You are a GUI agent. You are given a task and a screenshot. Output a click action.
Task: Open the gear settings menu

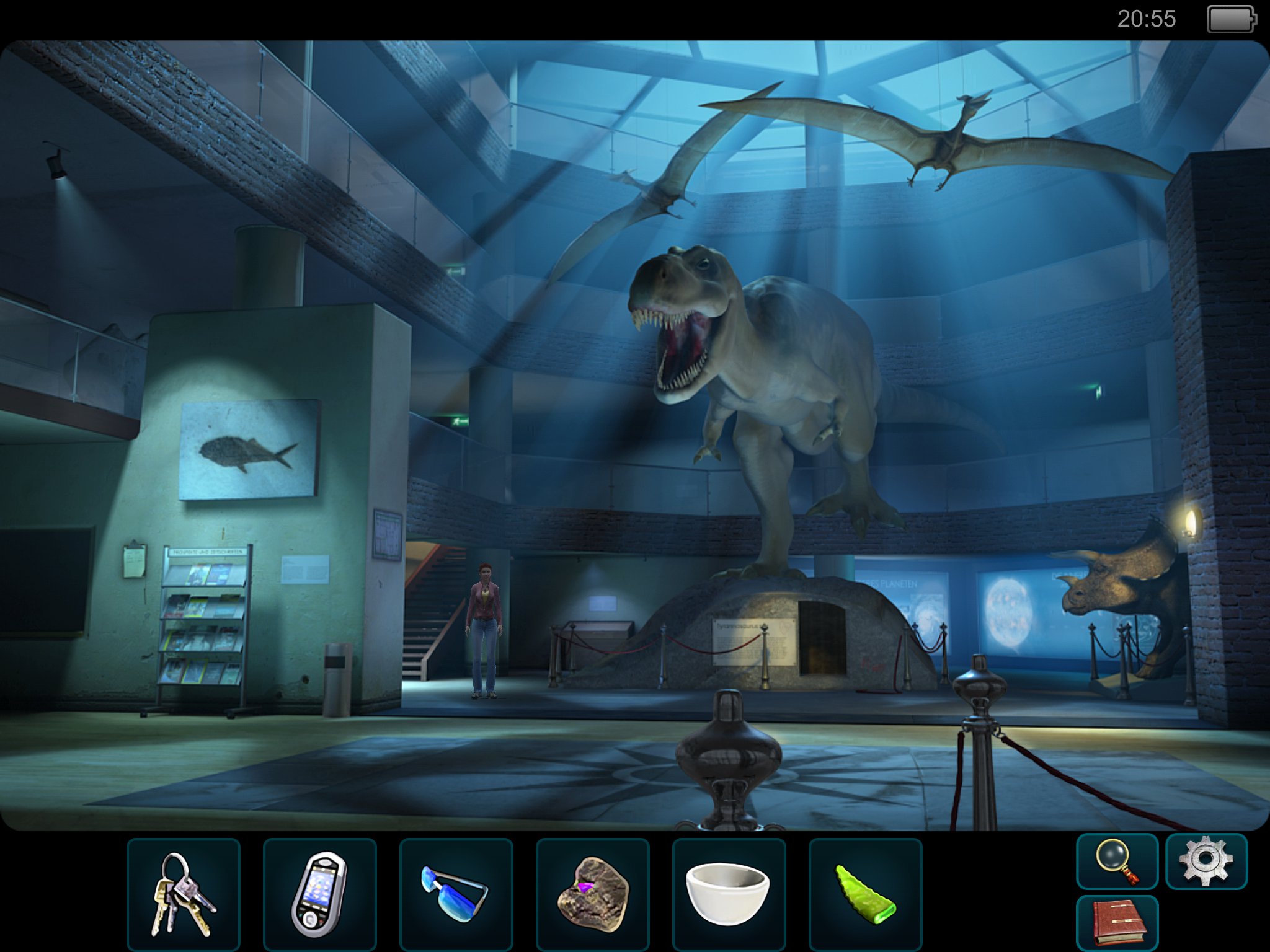[x=1206, y=861]
